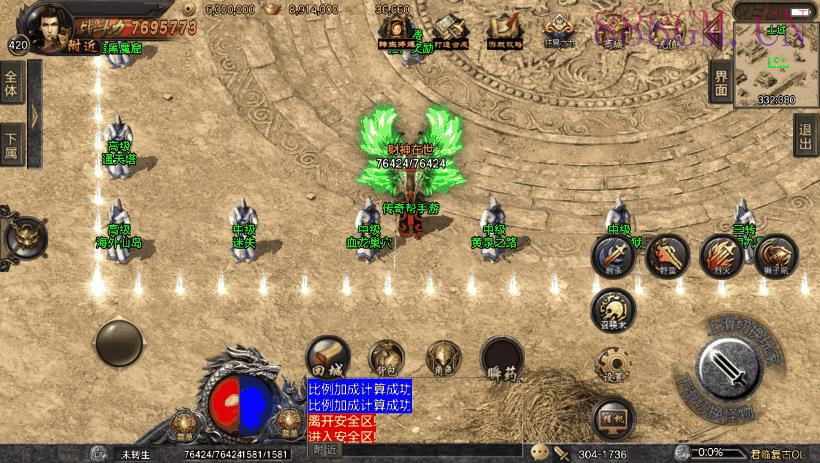Open the 角色 character sheet
Screen dimensions: 820x463
[444, 357]
